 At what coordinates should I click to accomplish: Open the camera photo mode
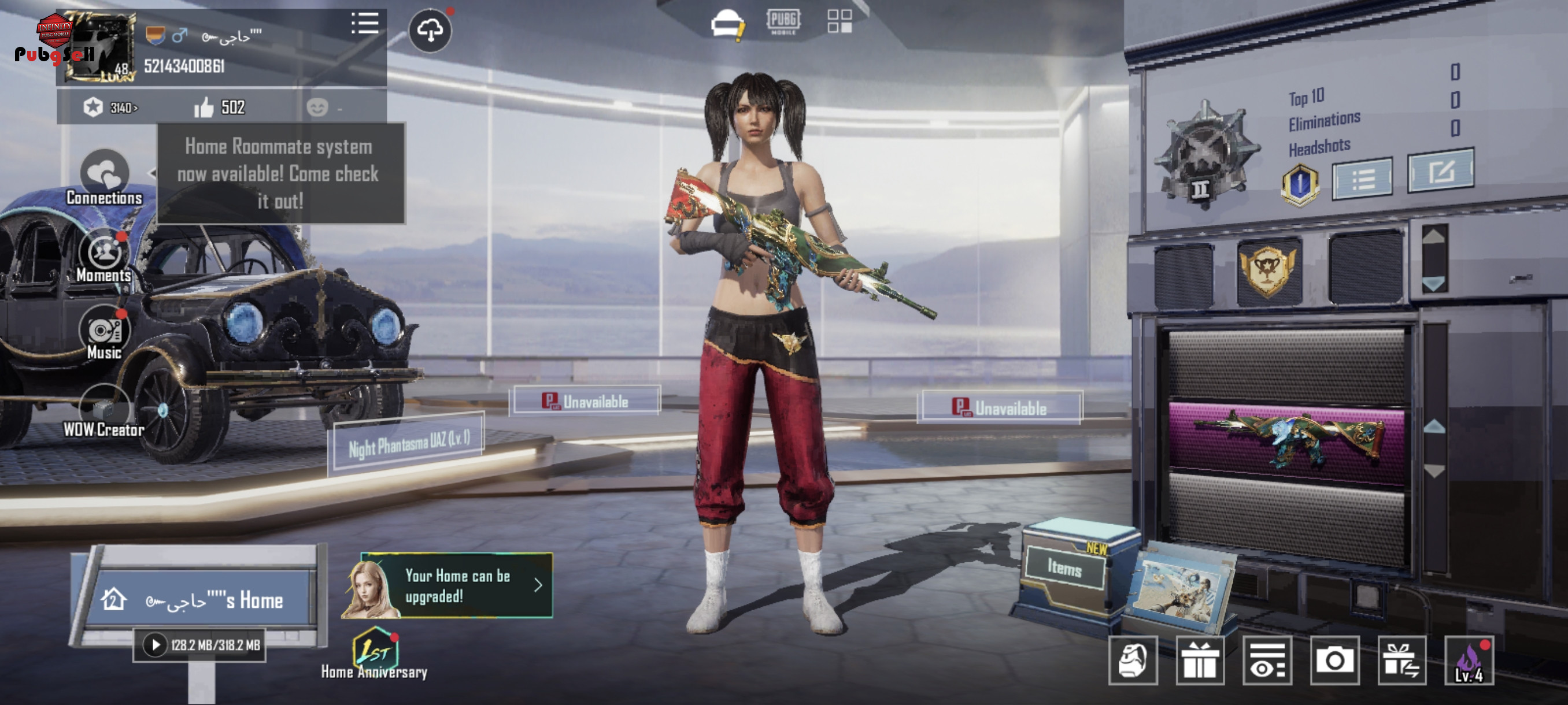pos(1334,660)
